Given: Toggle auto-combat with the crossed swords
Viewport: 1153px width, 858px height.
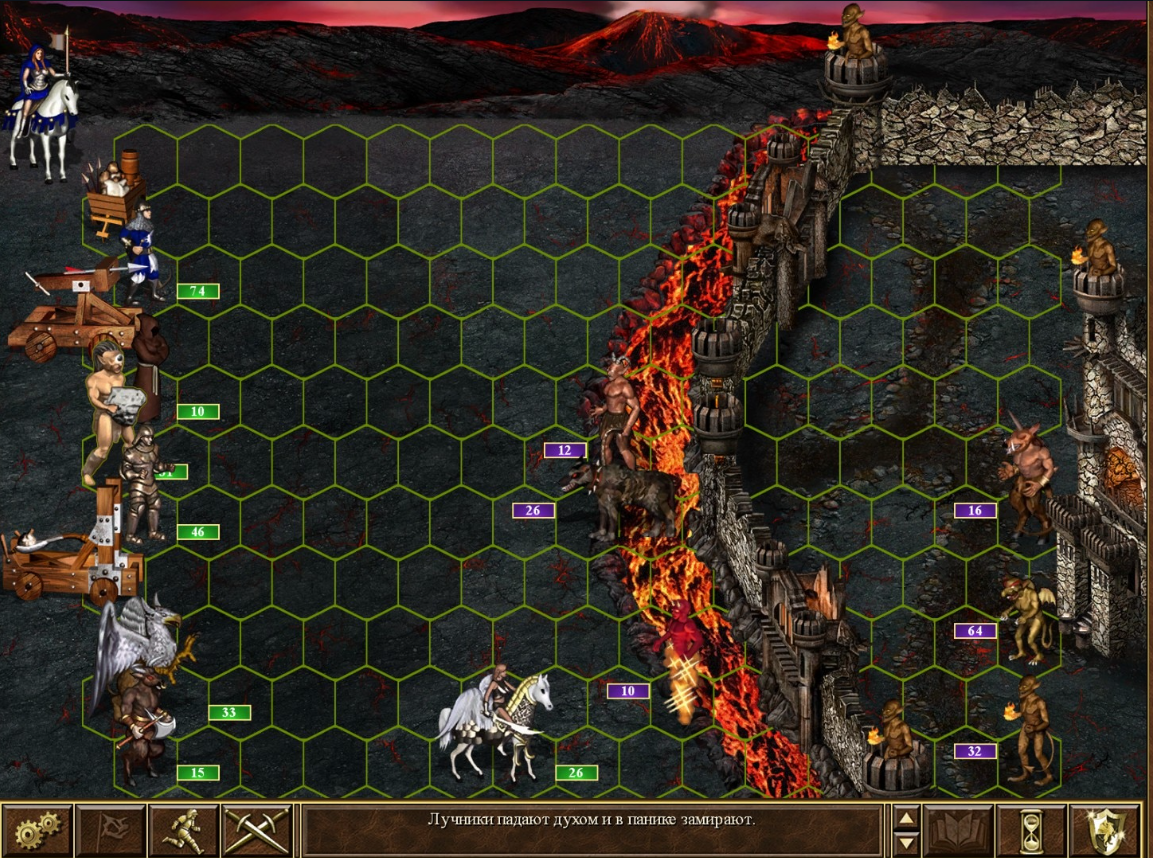Looking at the screenshot, I should (x=257, y=828).
